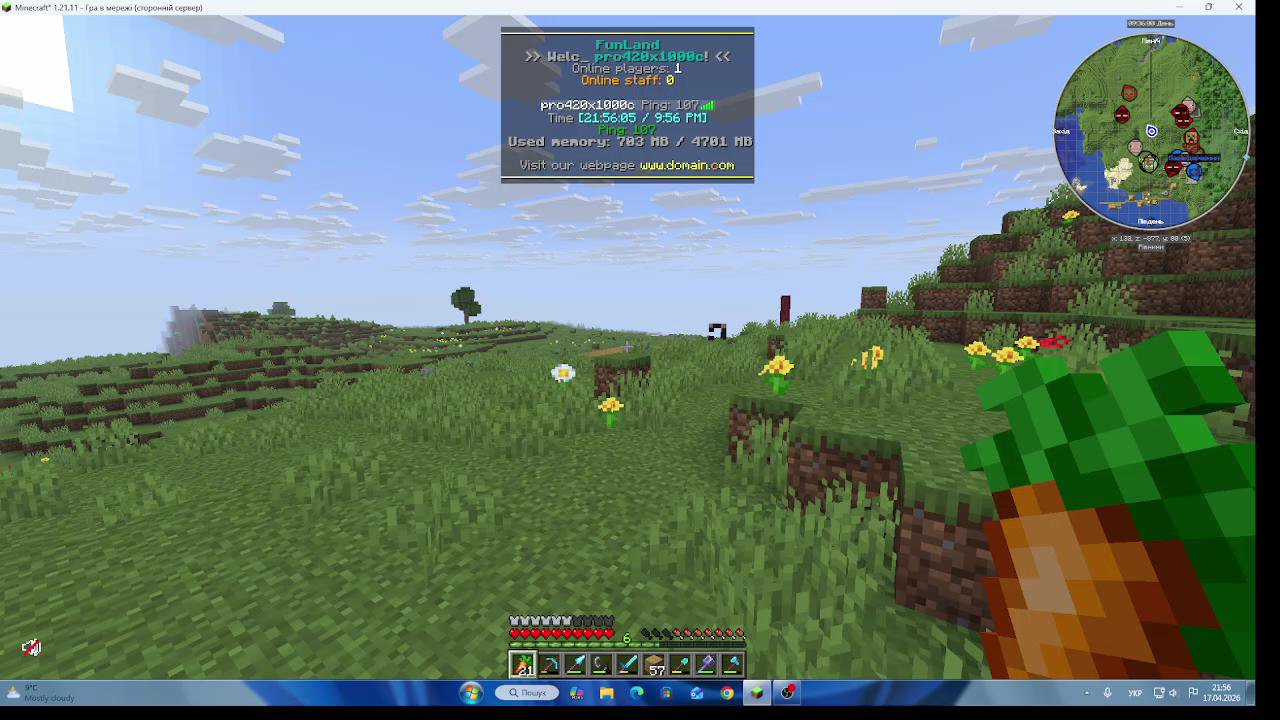1280x720 pixels.
Task: Click the muted speaker icon in the bottom-left corner
Action: click(x=30, y=648)
